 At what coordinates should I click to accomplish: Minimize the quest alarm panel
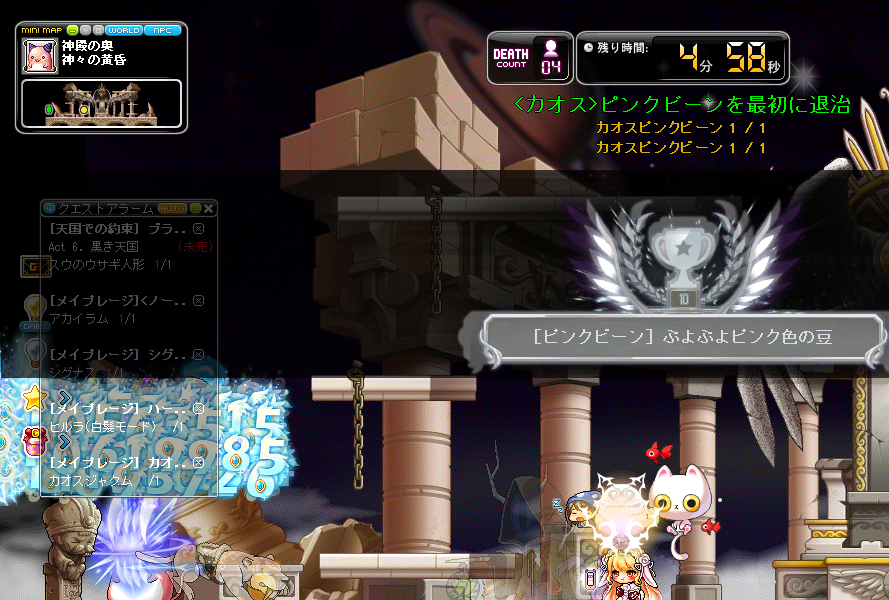(x=196, y=208)
